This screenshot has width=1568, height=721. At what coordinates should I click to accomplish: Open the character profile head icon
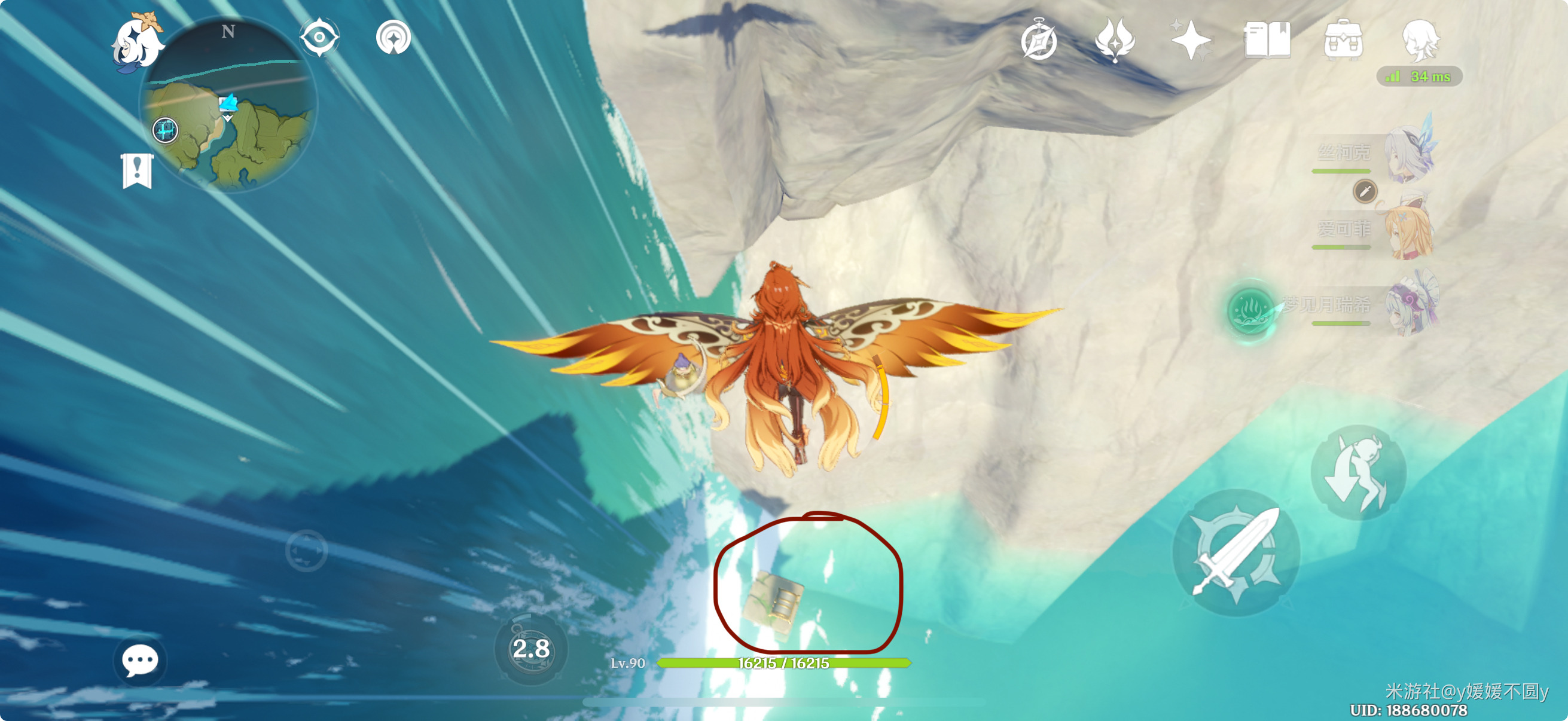[x=1420, y=40]
